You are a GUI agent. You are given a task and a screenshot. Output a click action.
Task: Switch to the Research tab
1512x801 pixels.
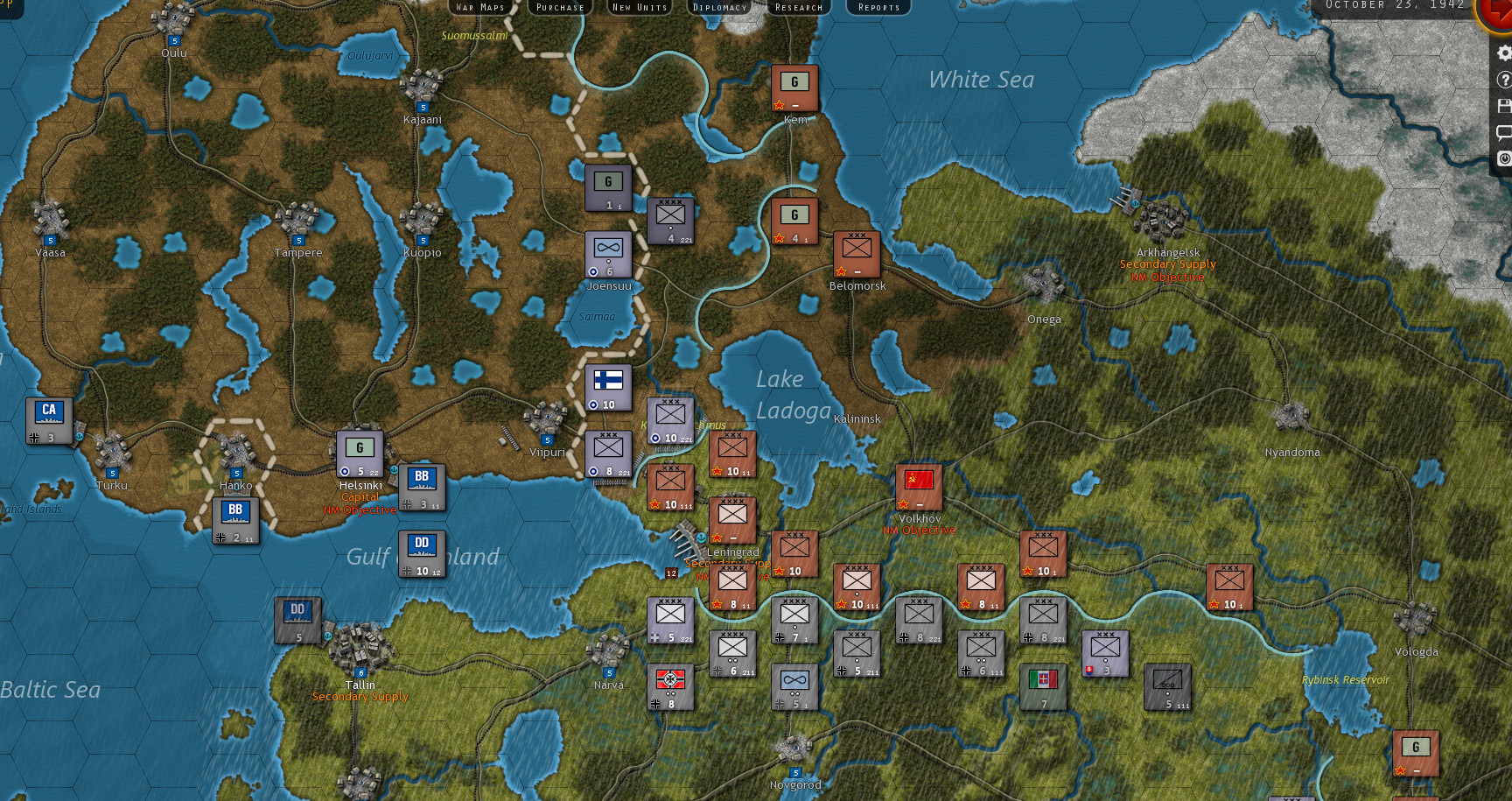point(798,7)
